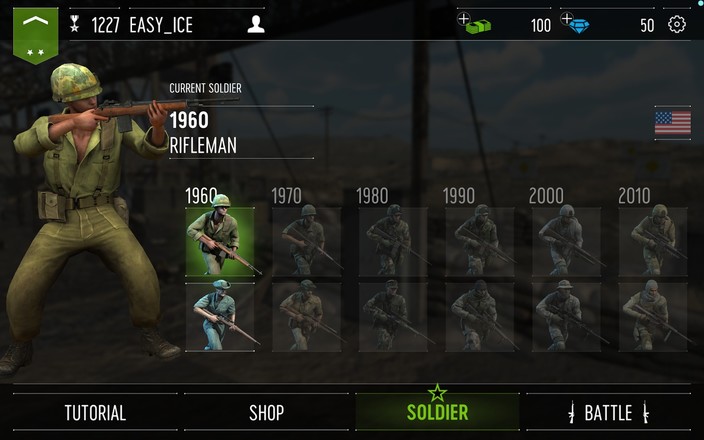Buy more blue gems with the plus icon
Screen dimensions: 704x440
[x=567, y=20]
